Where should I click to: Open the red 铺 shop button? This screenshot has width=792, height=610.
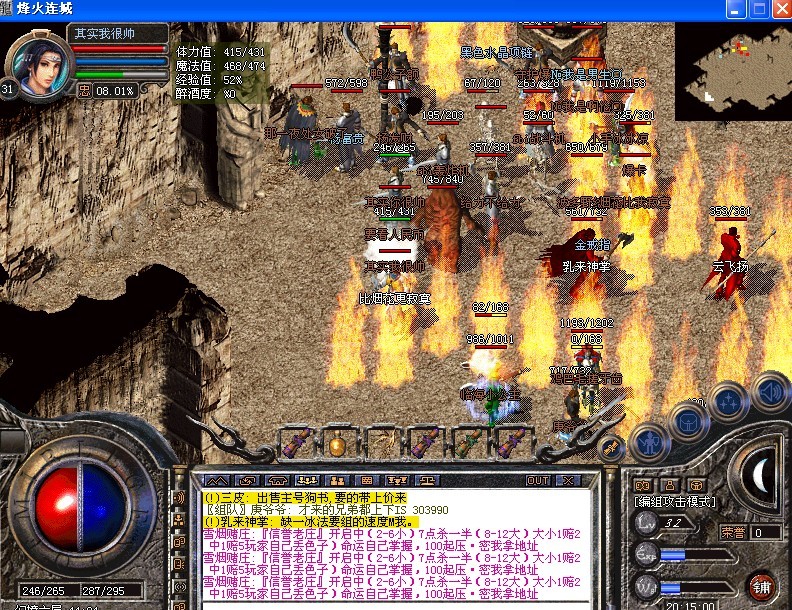(x=762, y=585)
